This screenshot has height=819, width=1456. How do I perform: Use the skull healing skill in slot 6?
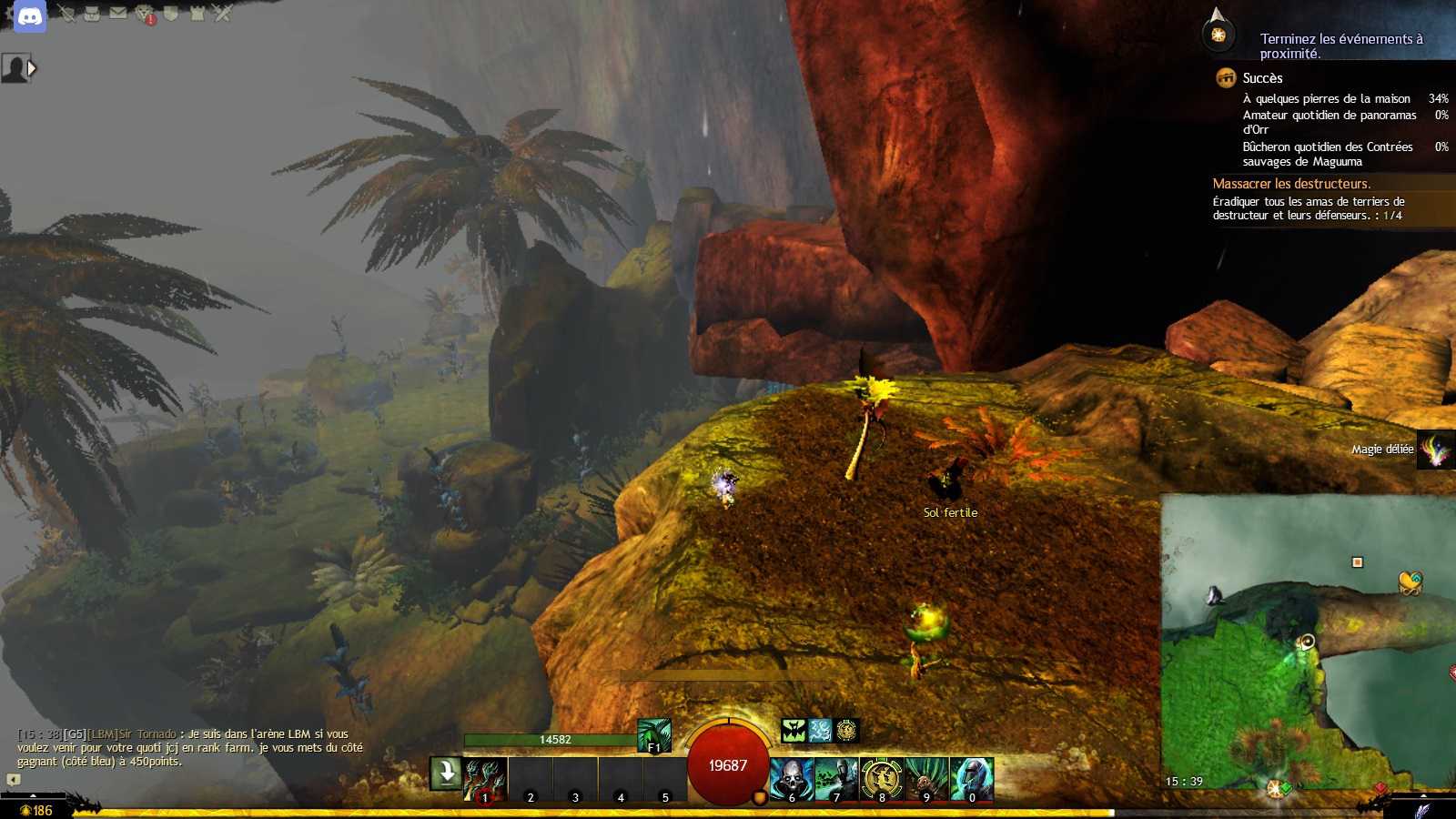click(x=792, y=779)
